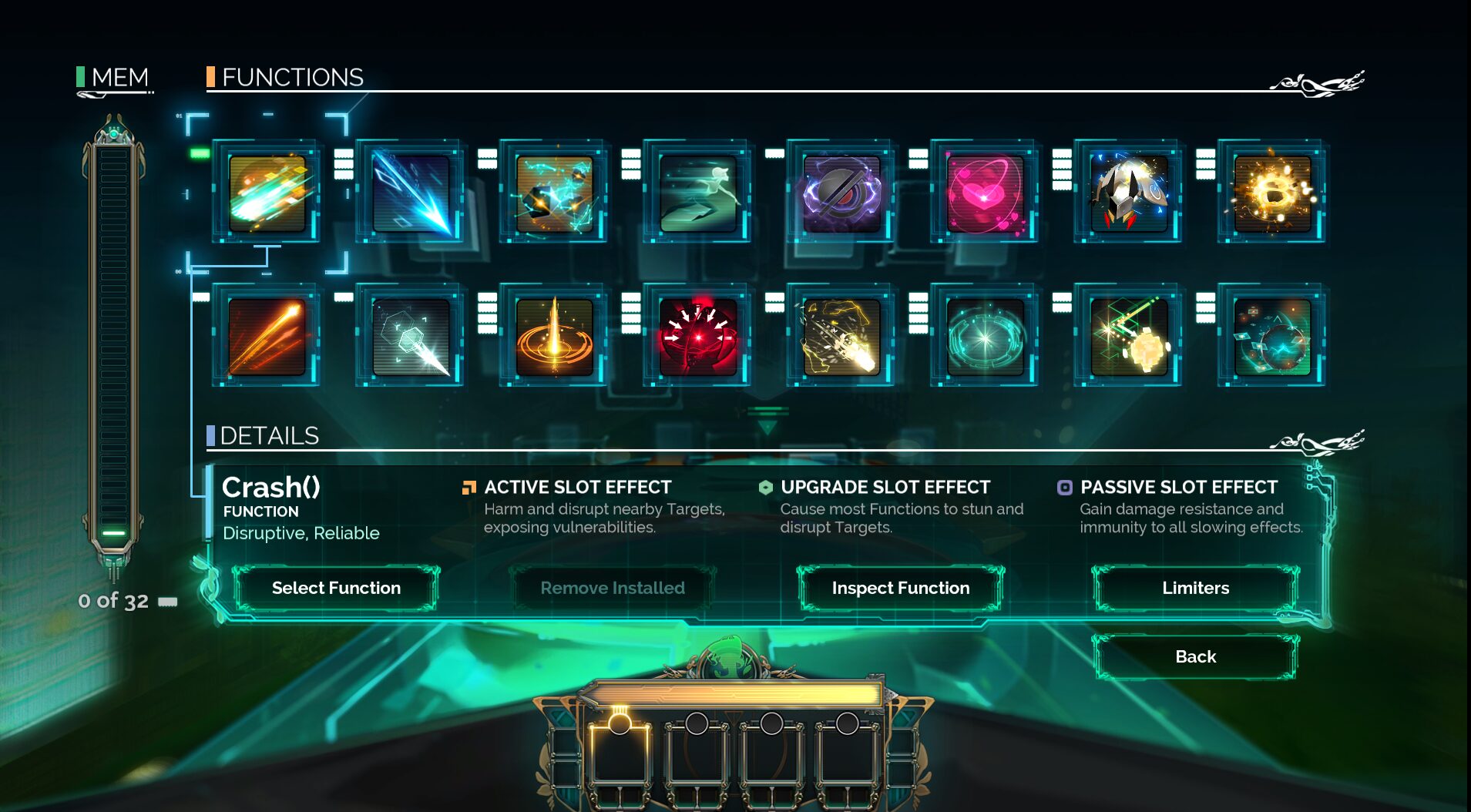
Task: Open the Inspect Function view
Action: click(900, 588)
